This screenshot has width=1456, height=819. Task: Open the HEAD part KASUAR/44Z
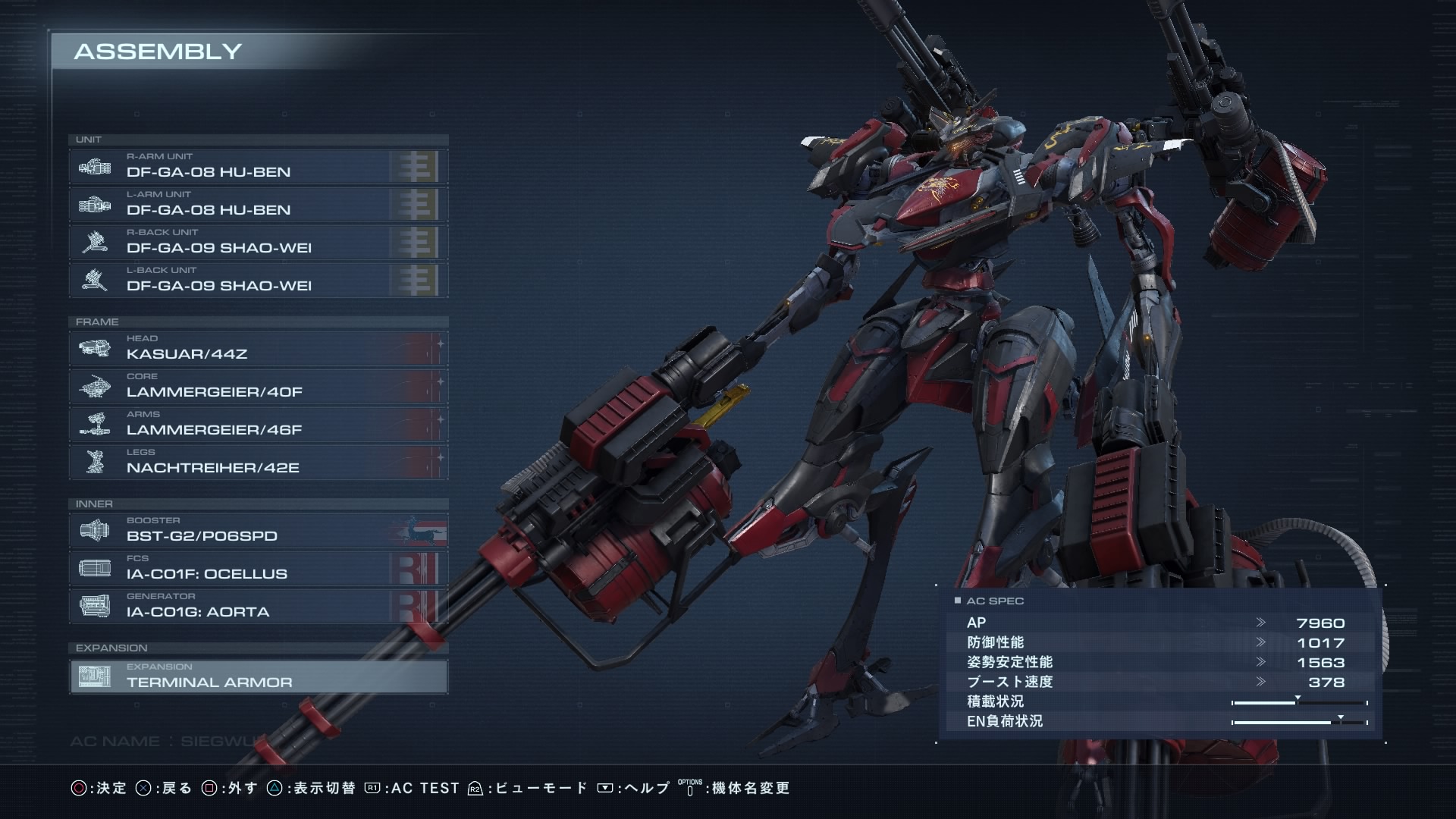point(258,348)
